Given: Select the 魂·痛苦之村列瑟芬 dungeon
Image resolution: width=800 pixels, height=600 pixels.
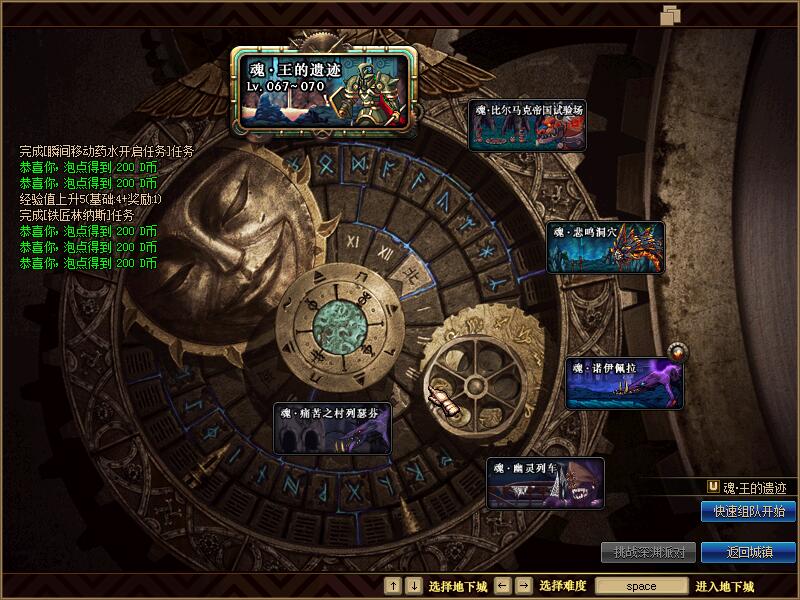Looking at the screenshot, I should pos(332,428).
